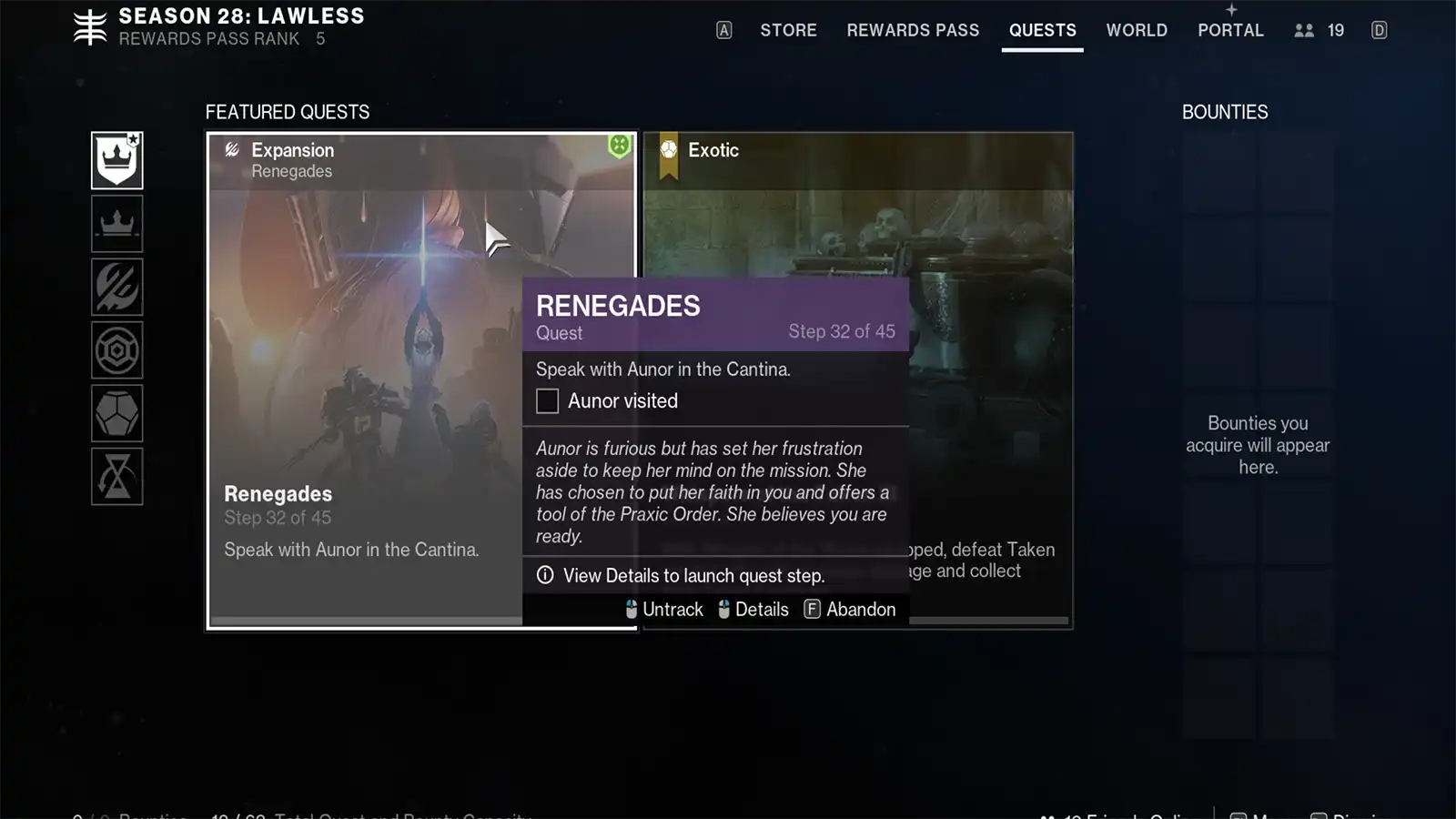Toggle the Aunor visited checkbox
This screenshot has width=1456, height=819.
point(547,400)
